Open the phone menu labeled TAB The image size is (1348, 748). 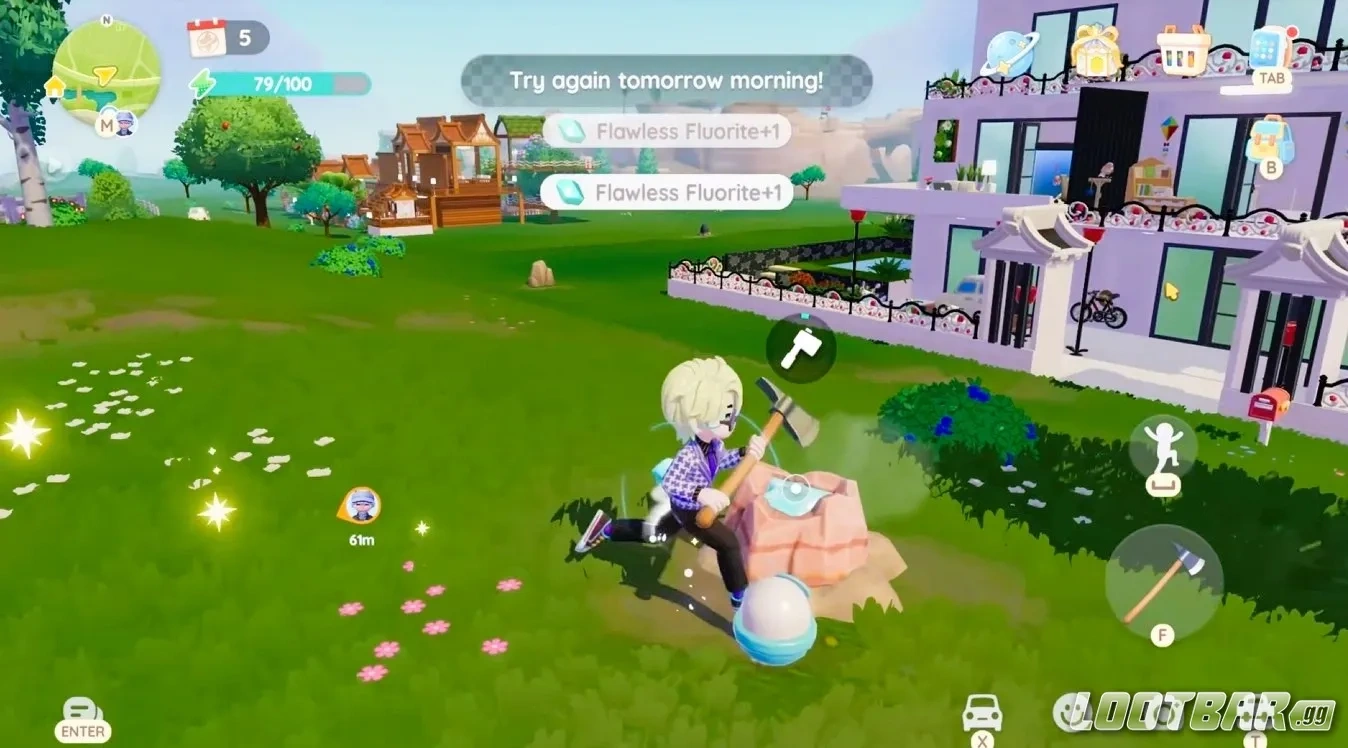pos(1266,48)
